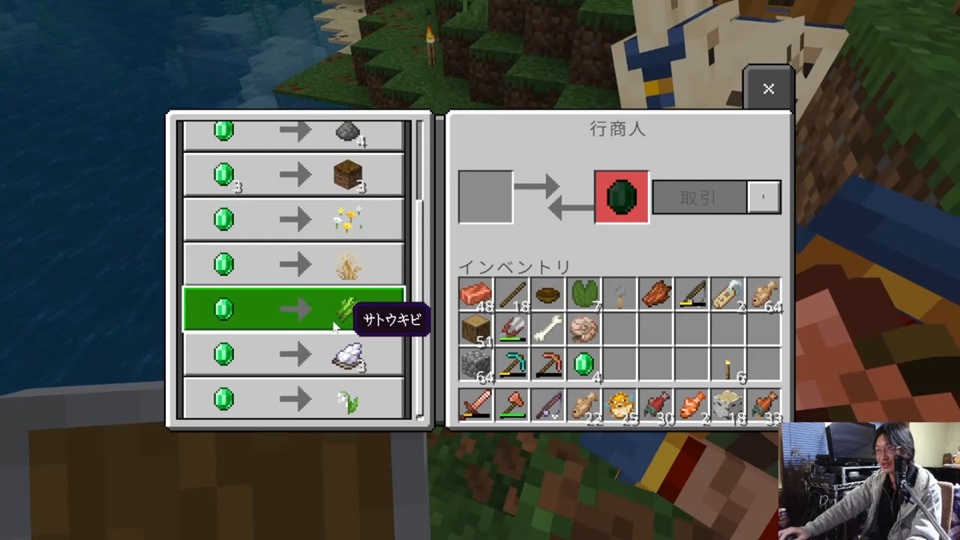The width and height of the screenshot is (960, 540).
Task: Choose the podzol block trade offer
Action: coord(294,175)
